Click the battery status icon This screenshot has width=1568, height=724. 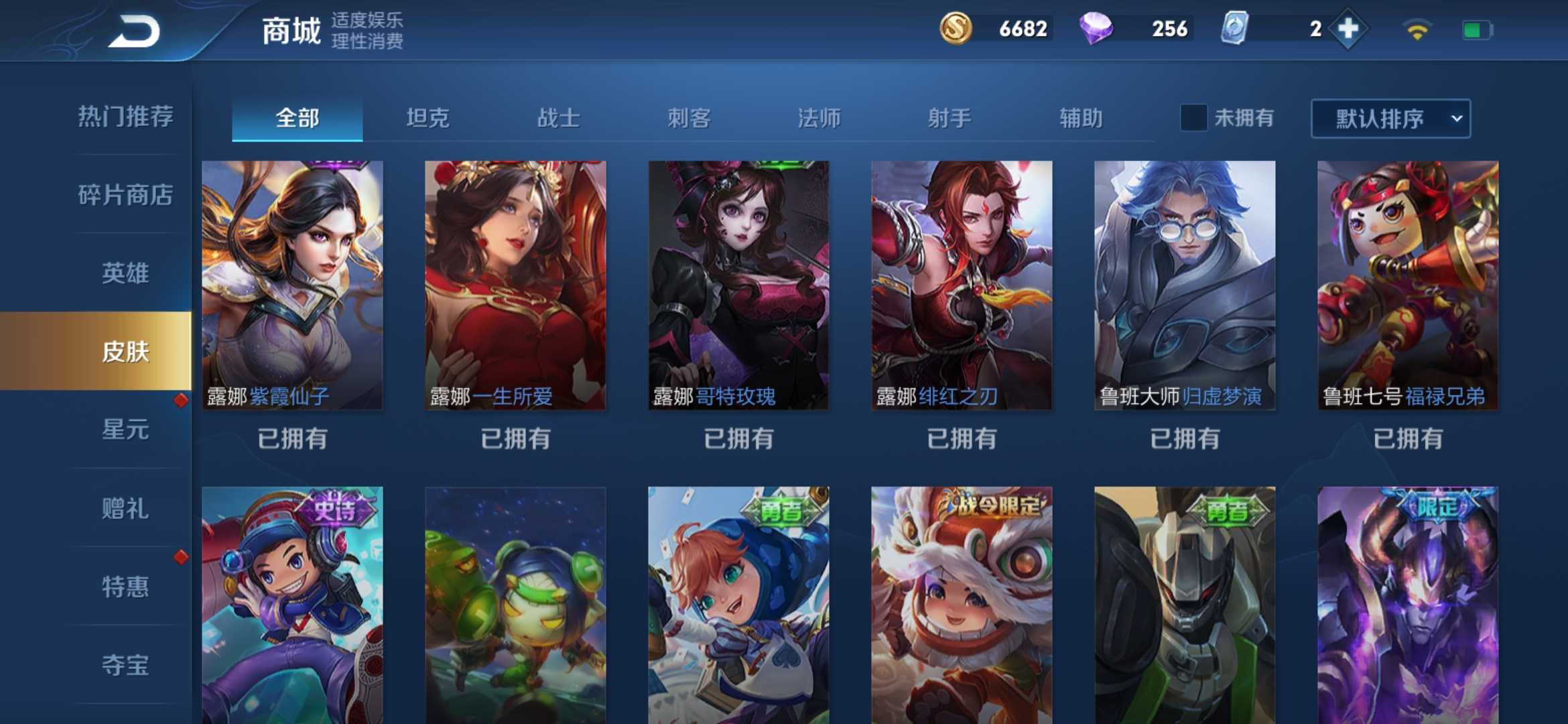[x=1477, y=29]
